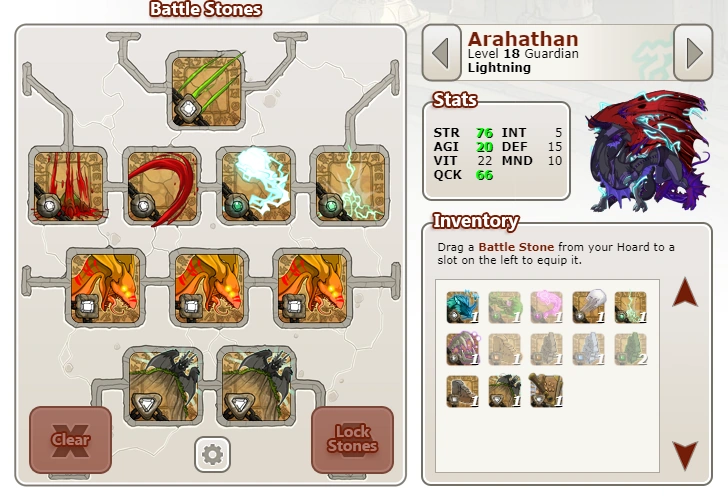Move the inventory list up
This screenshot has height=496, width=728.
[x=685, y=293]
